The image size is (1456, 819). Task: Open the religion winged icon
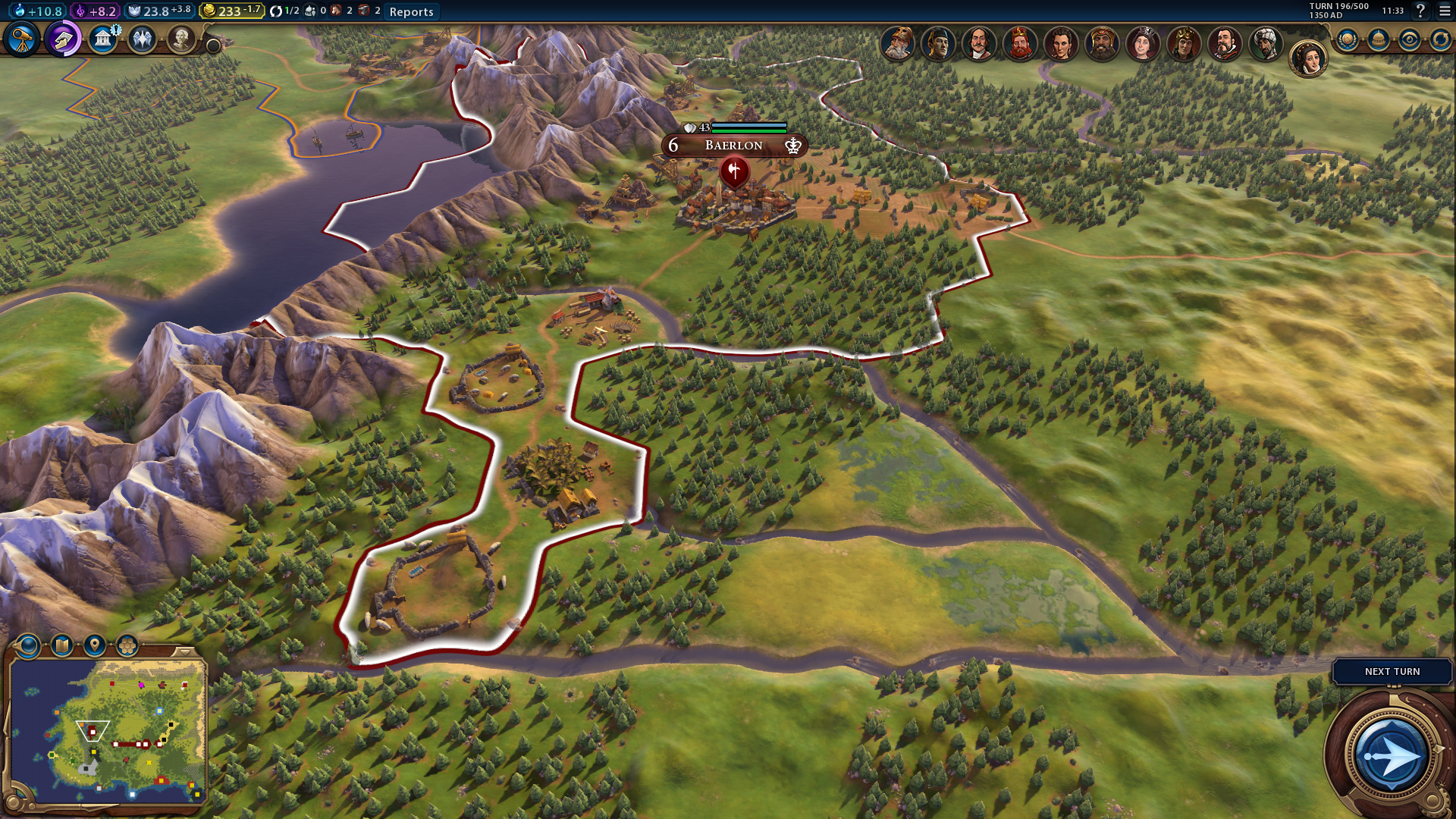[142, 39]
